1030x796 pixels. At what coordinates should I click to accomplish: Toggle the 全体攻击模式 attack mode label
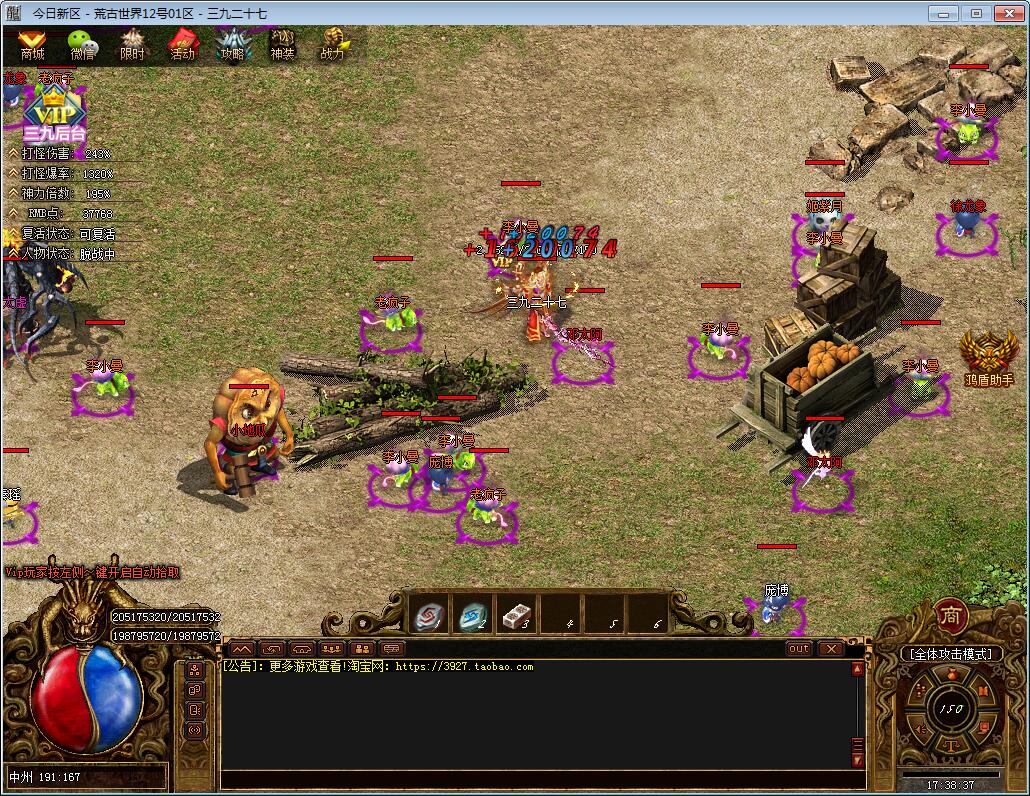[x=949, y=654]
